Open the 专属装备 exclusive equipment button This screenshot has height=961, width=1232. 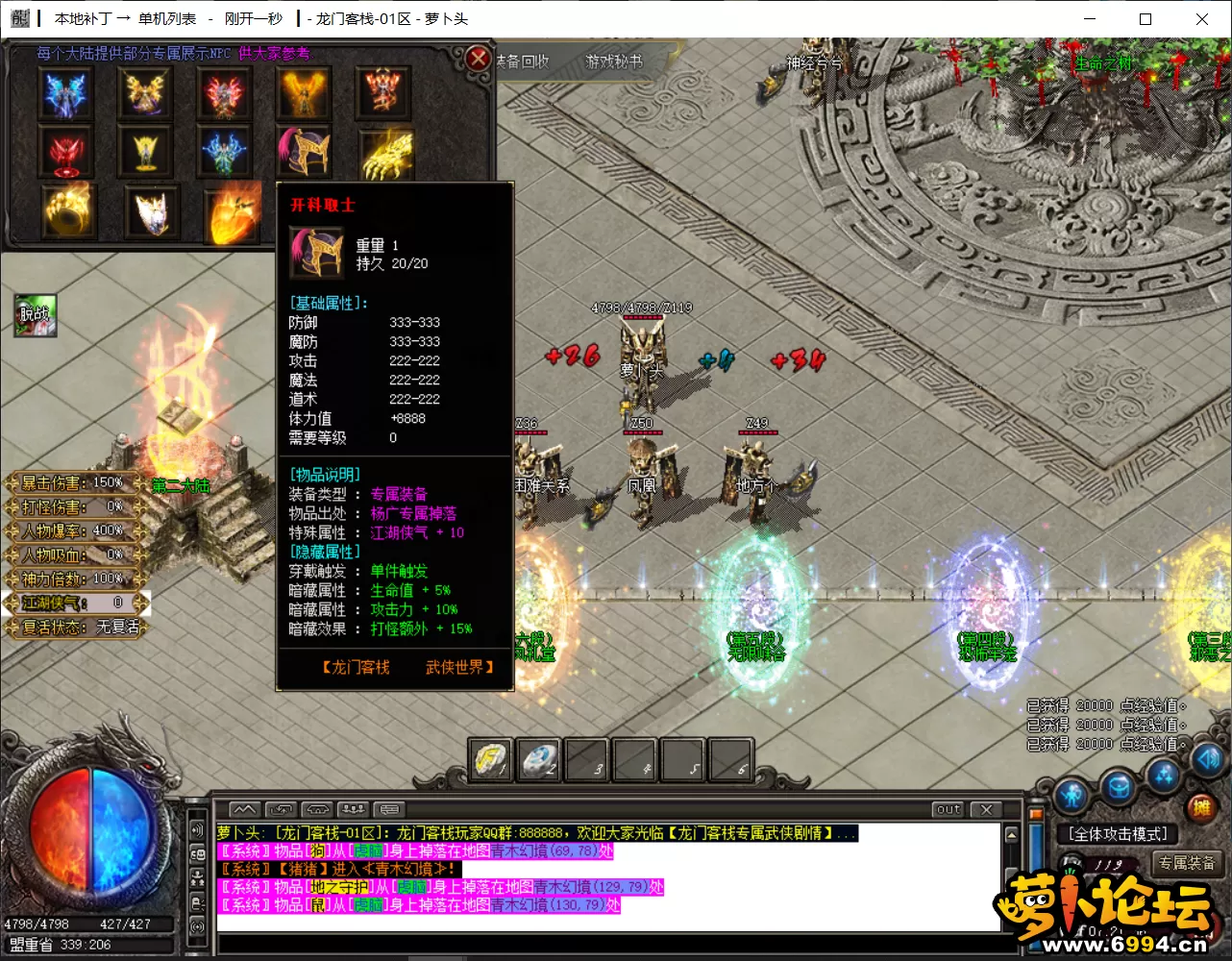tap(1187, 863)
